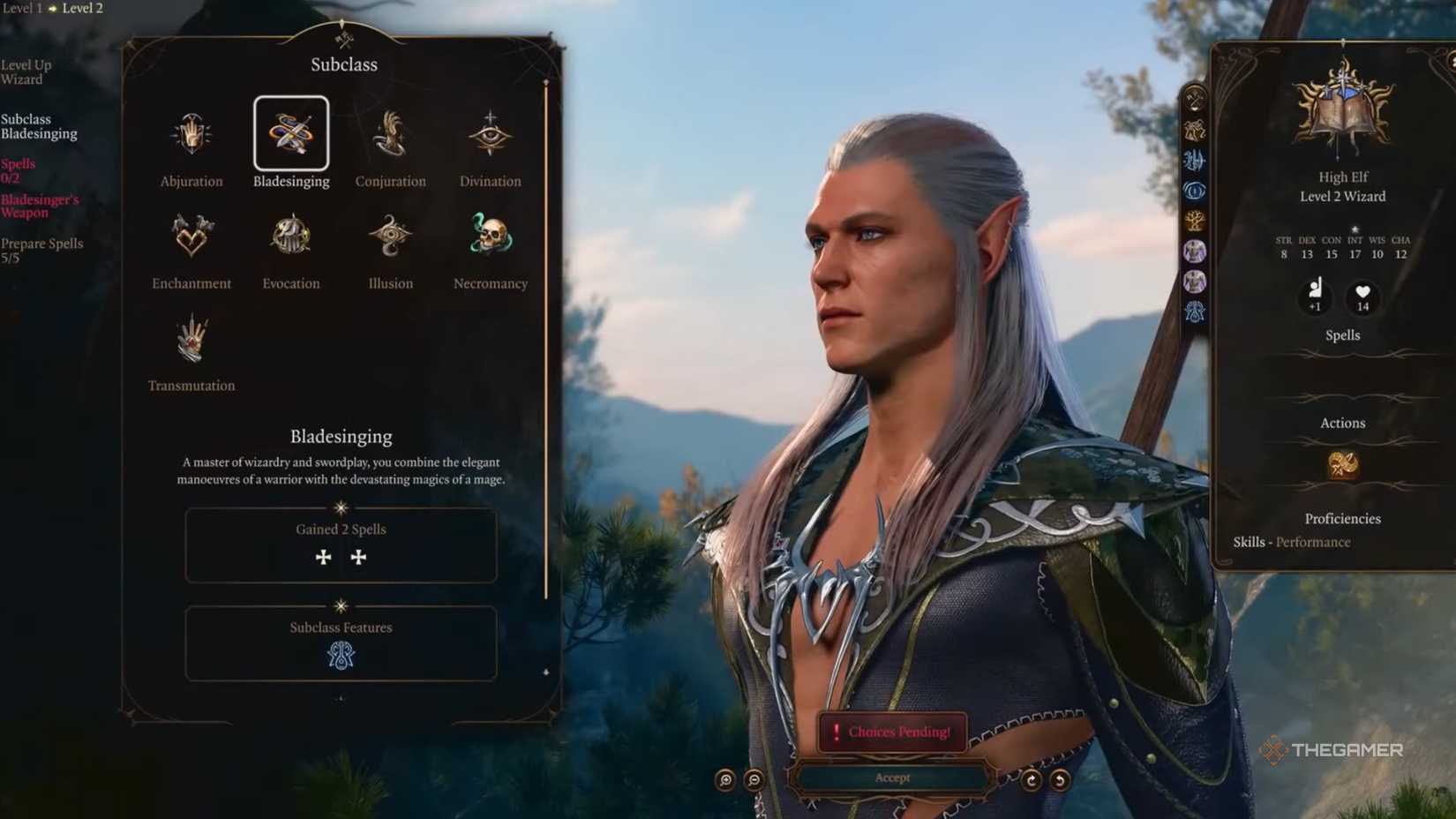The height and width of the screenshot is (819, 1456).
Task: Click the Performance skill under Proficiencies
Action: tap(1314, 542)
